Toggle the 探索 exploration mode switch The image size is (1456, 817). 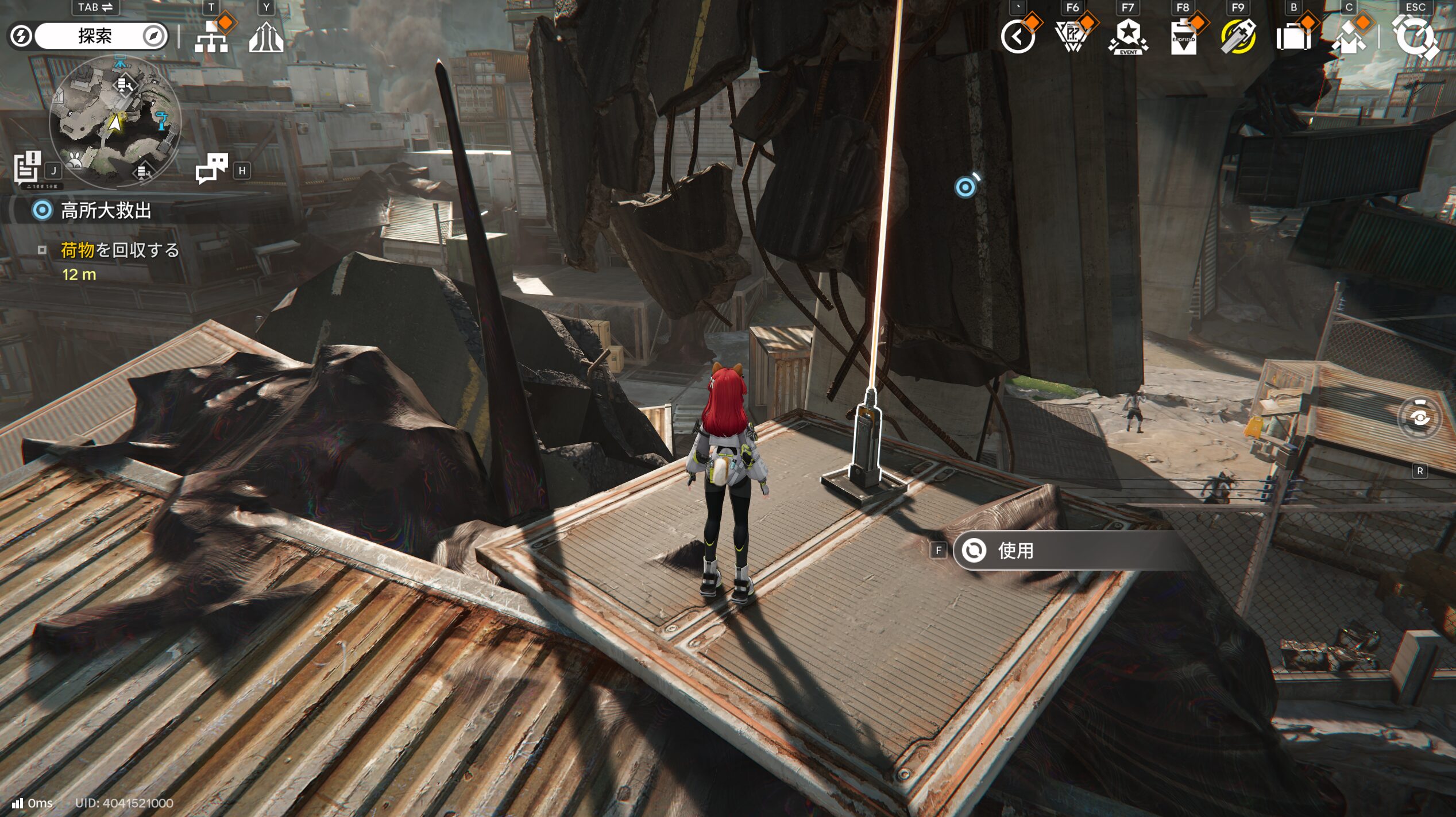(x=95, y=36)
